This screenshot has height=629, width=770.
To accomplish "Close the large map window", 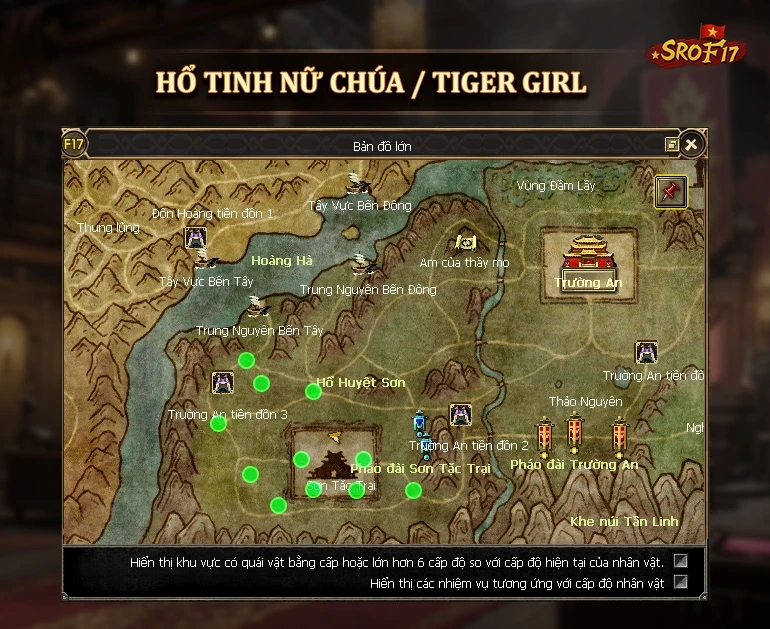I will tap(690, 145).
